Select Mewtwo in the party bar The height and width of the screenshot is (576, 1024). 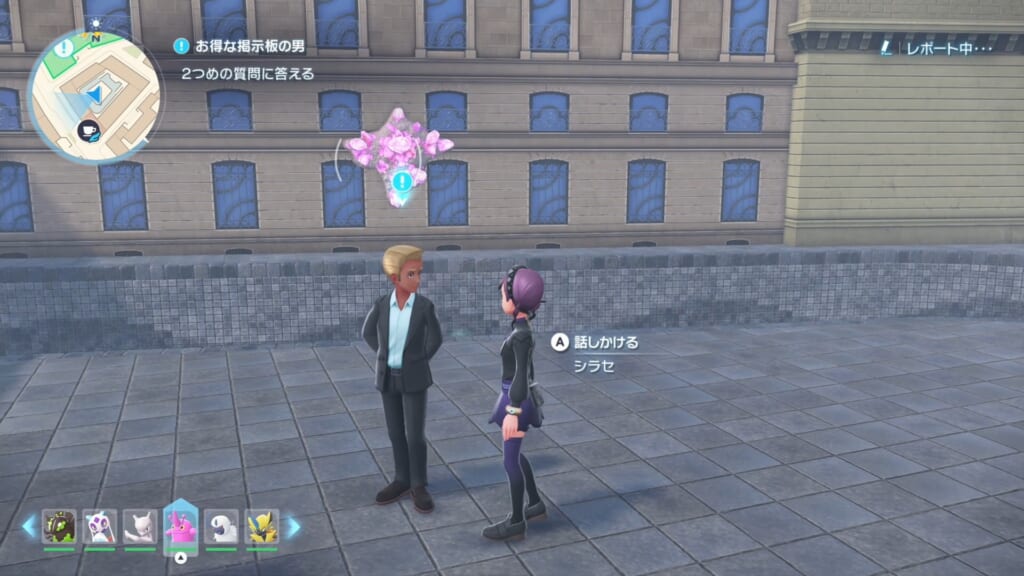(x=140, y=526)
